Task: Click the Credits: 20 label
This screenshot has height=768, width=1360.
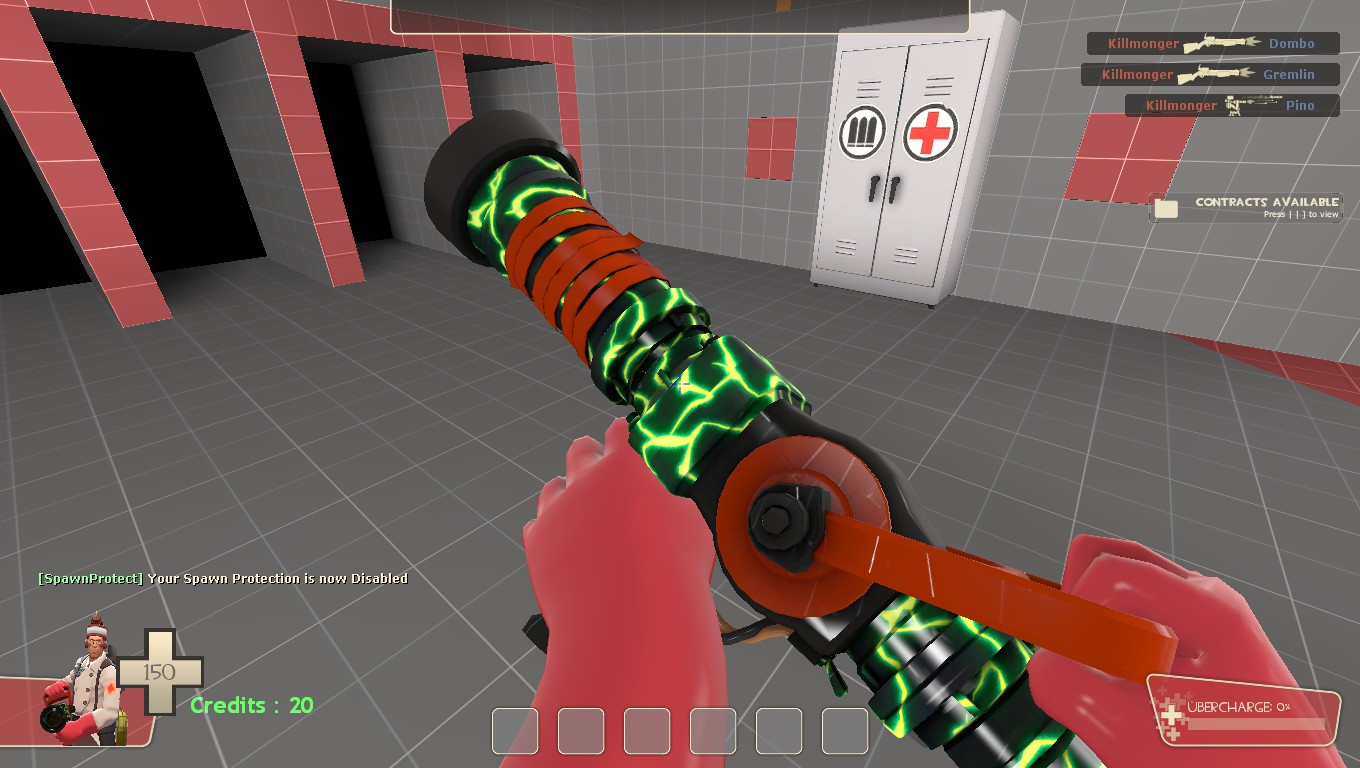Action: pos(250,706)
